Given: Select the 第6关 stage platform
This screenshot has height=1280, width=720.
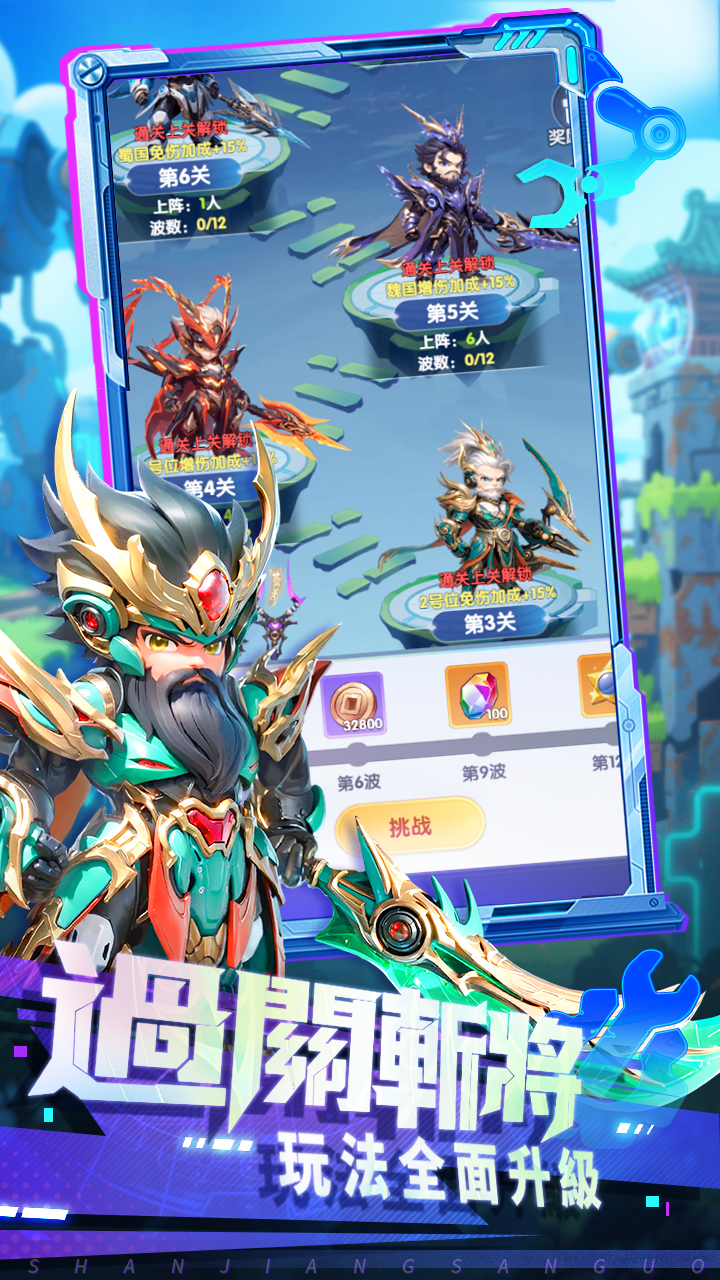Looking at the screenshot, I should (x=183, y=178).
